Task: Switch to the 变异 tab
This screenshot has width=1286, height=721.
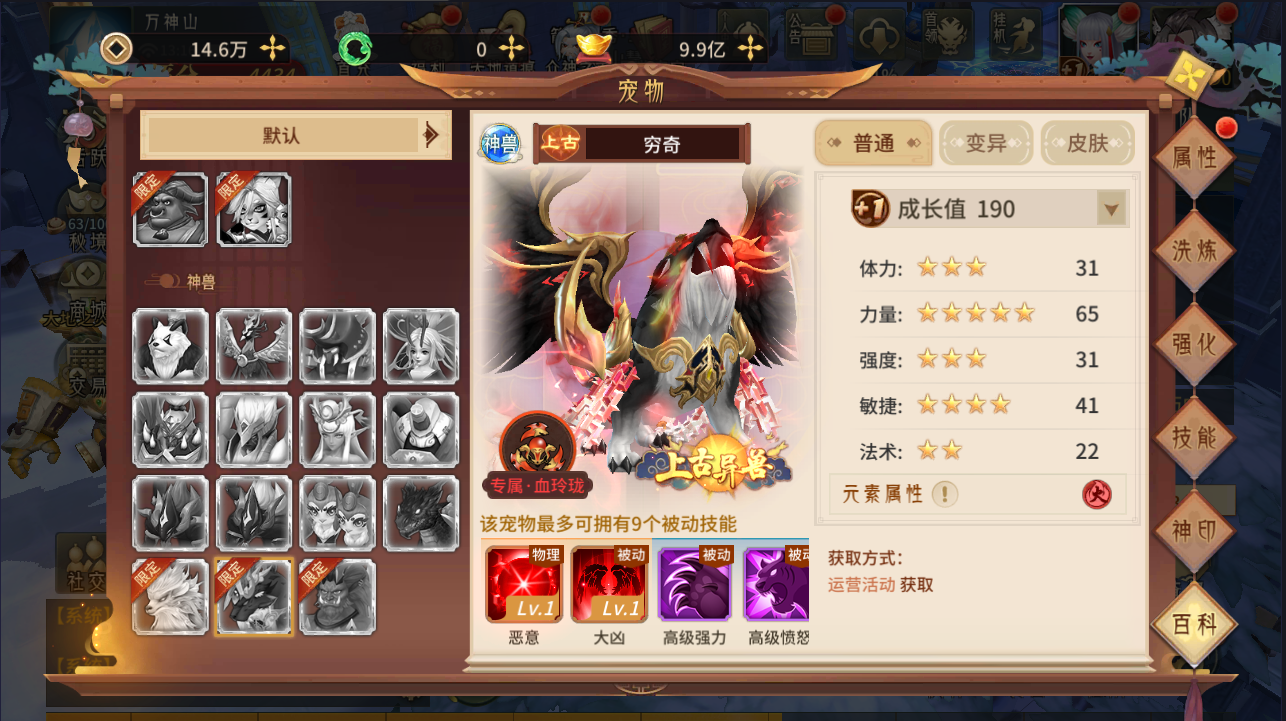Action: pyautogui.click(x=985, y=143)
